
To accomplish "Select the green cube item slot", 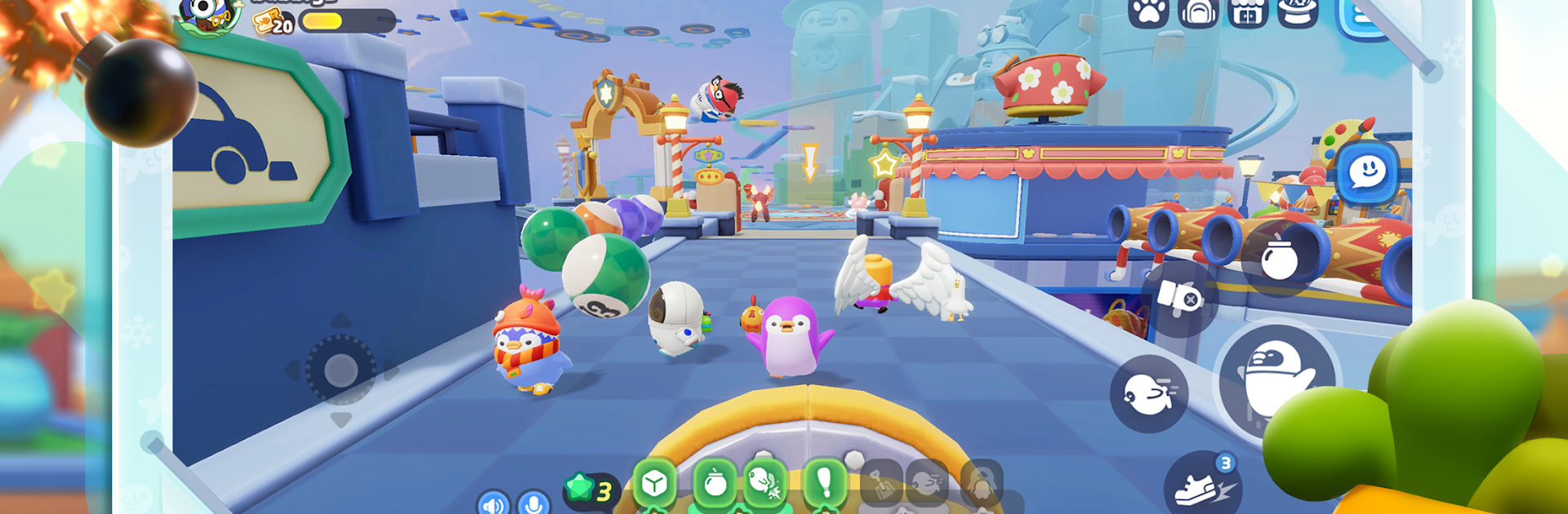I will point(654,484).
